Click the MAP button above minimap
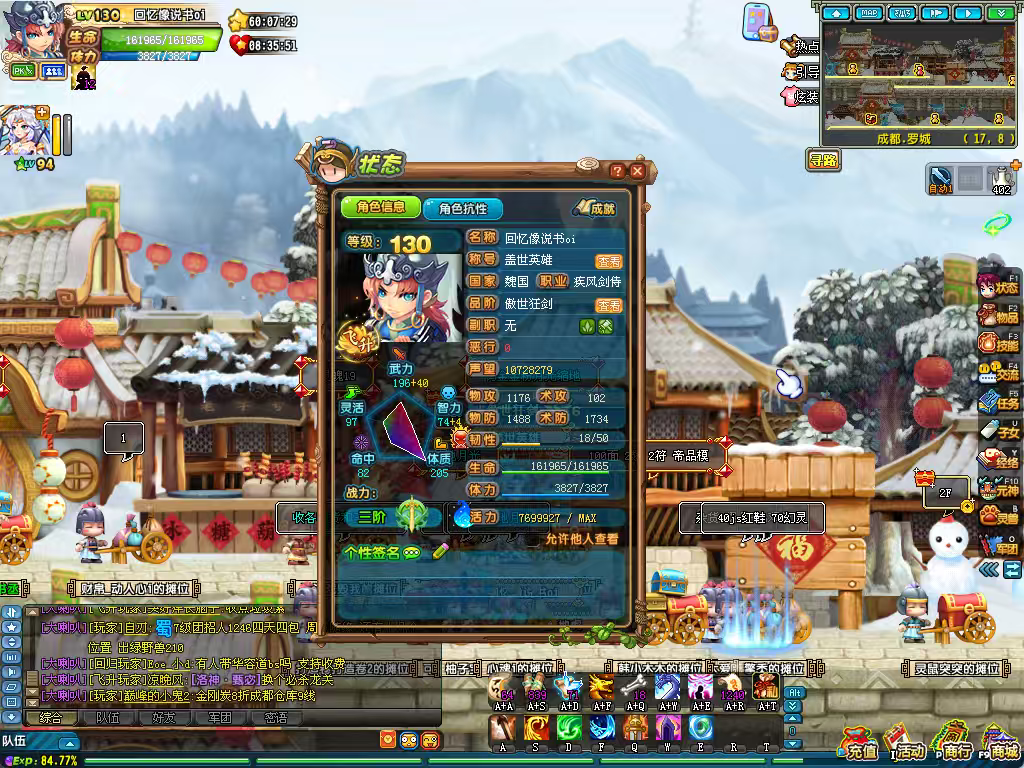The image size is (1024, 768). point(869,13)
